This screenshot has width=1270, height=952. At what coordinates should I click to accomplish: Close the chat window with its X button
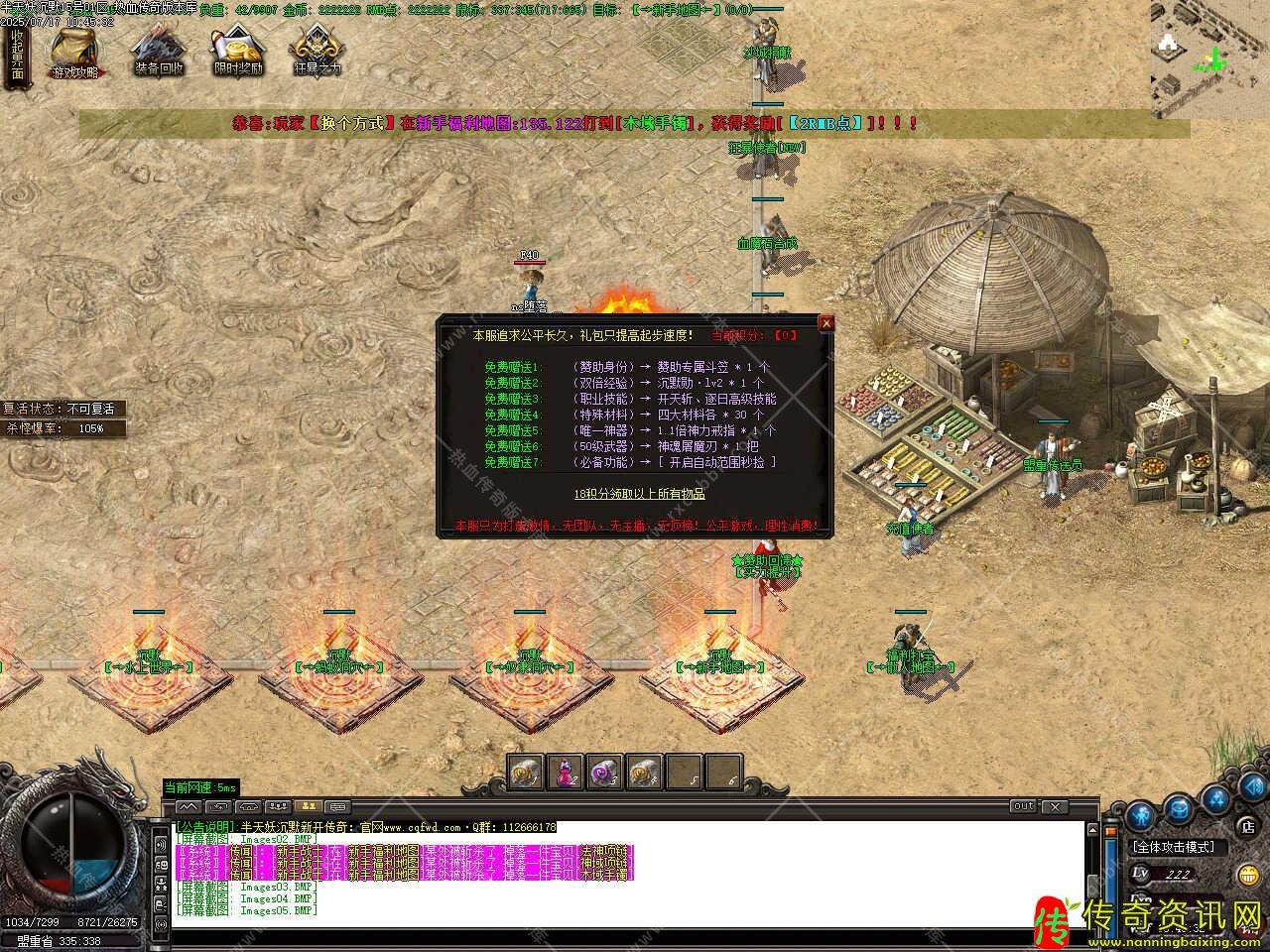[1056, 806]
